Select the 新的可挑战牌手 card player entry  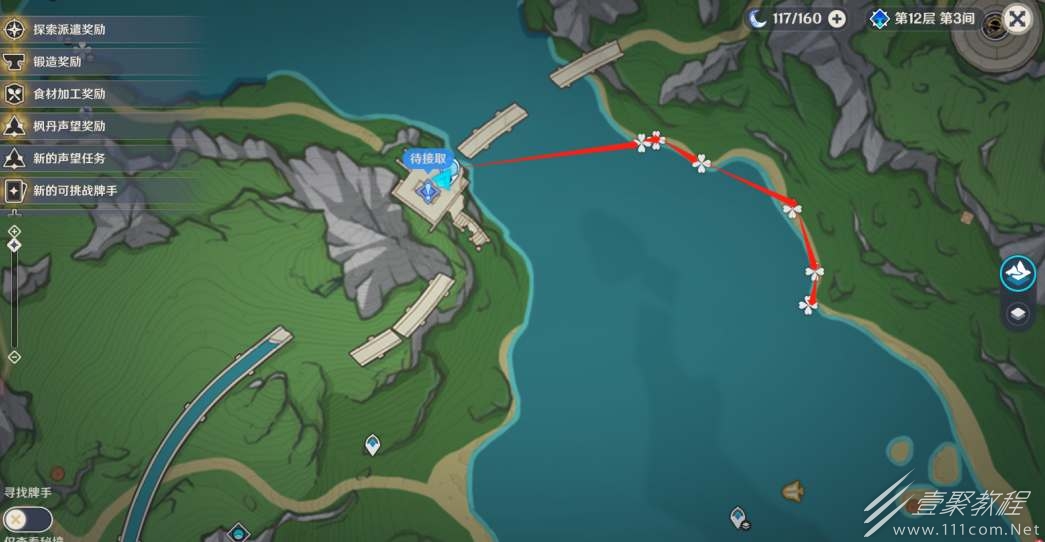tap(74, 190)
